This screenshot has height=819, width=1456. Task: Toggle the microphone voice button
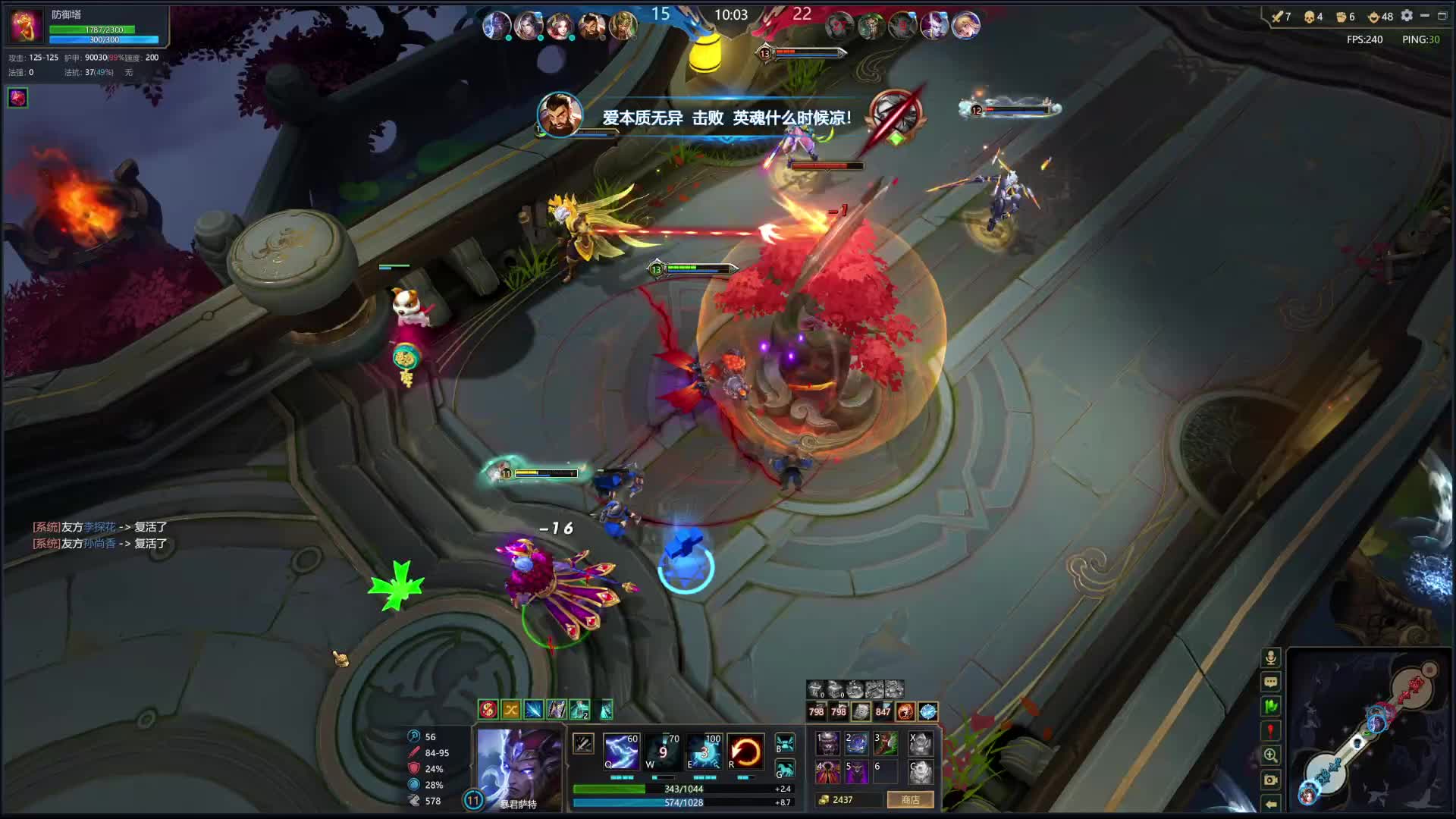point(1271,657)
